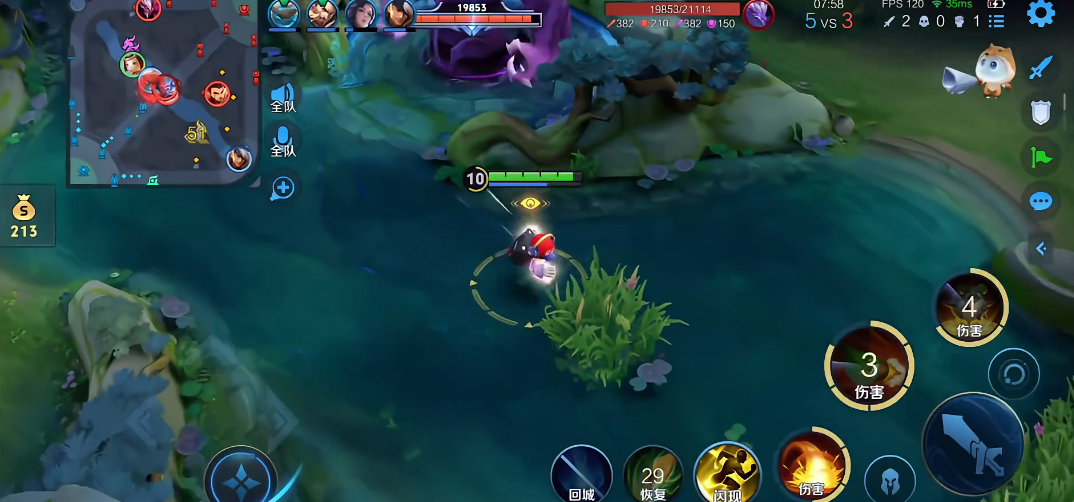Select the helmet hero-target button

pos(887,480)
